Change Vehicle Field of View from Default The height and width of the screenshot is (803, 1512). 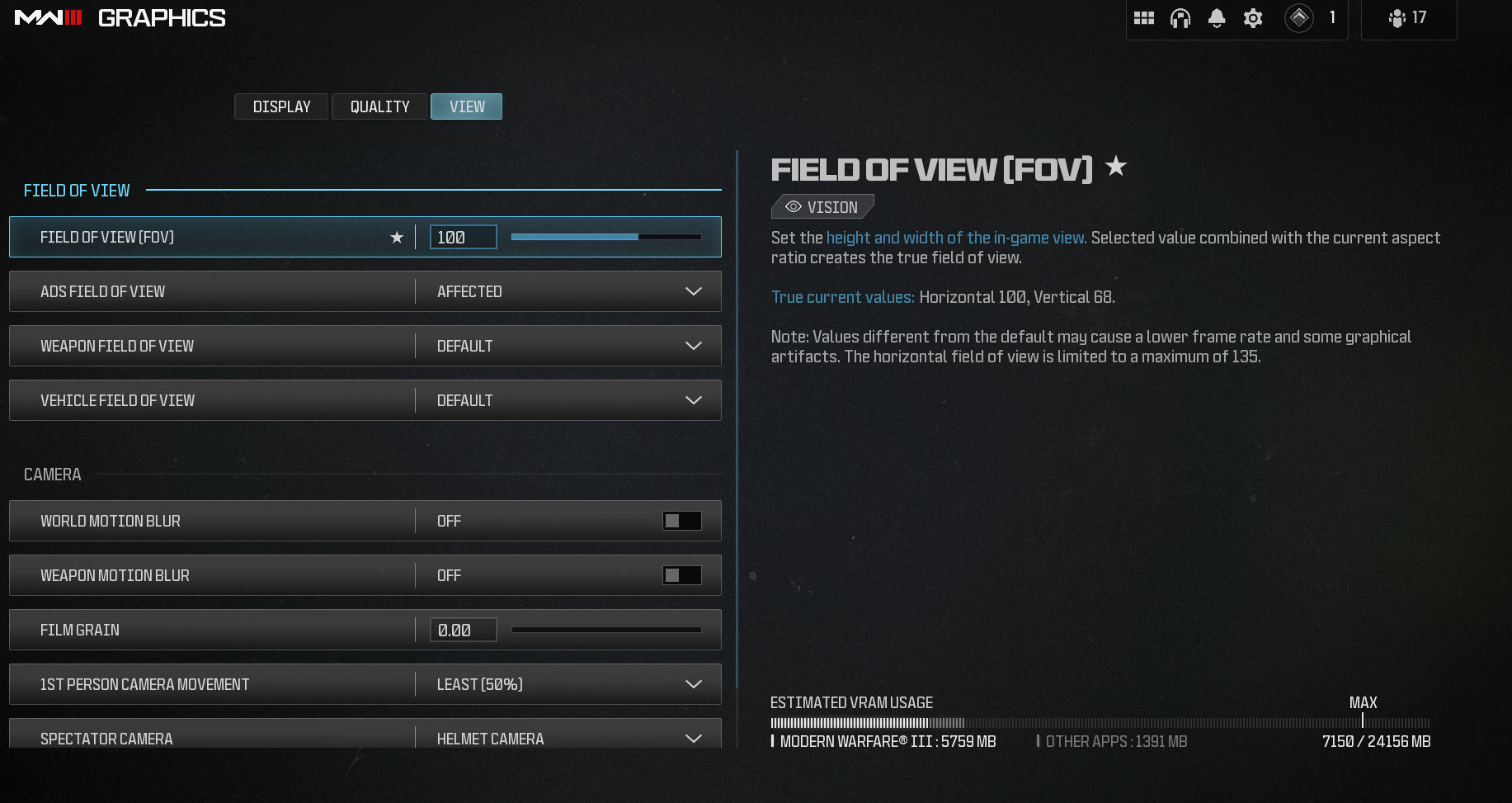(693, 400)
